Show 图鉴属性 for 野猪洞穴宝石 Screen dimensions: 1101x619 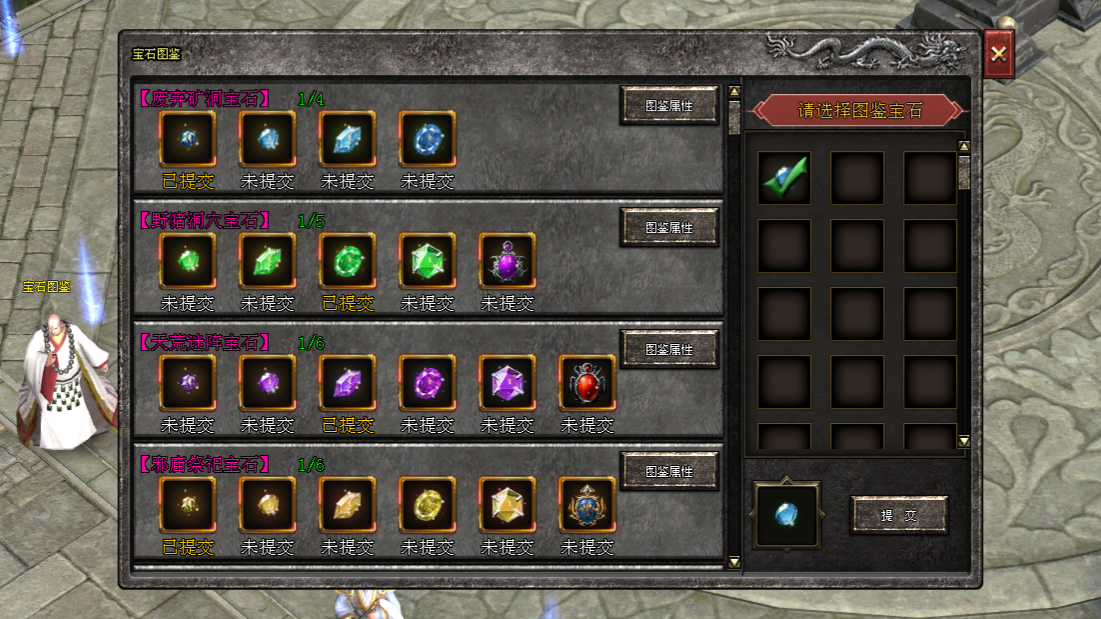tap(669, 227)
